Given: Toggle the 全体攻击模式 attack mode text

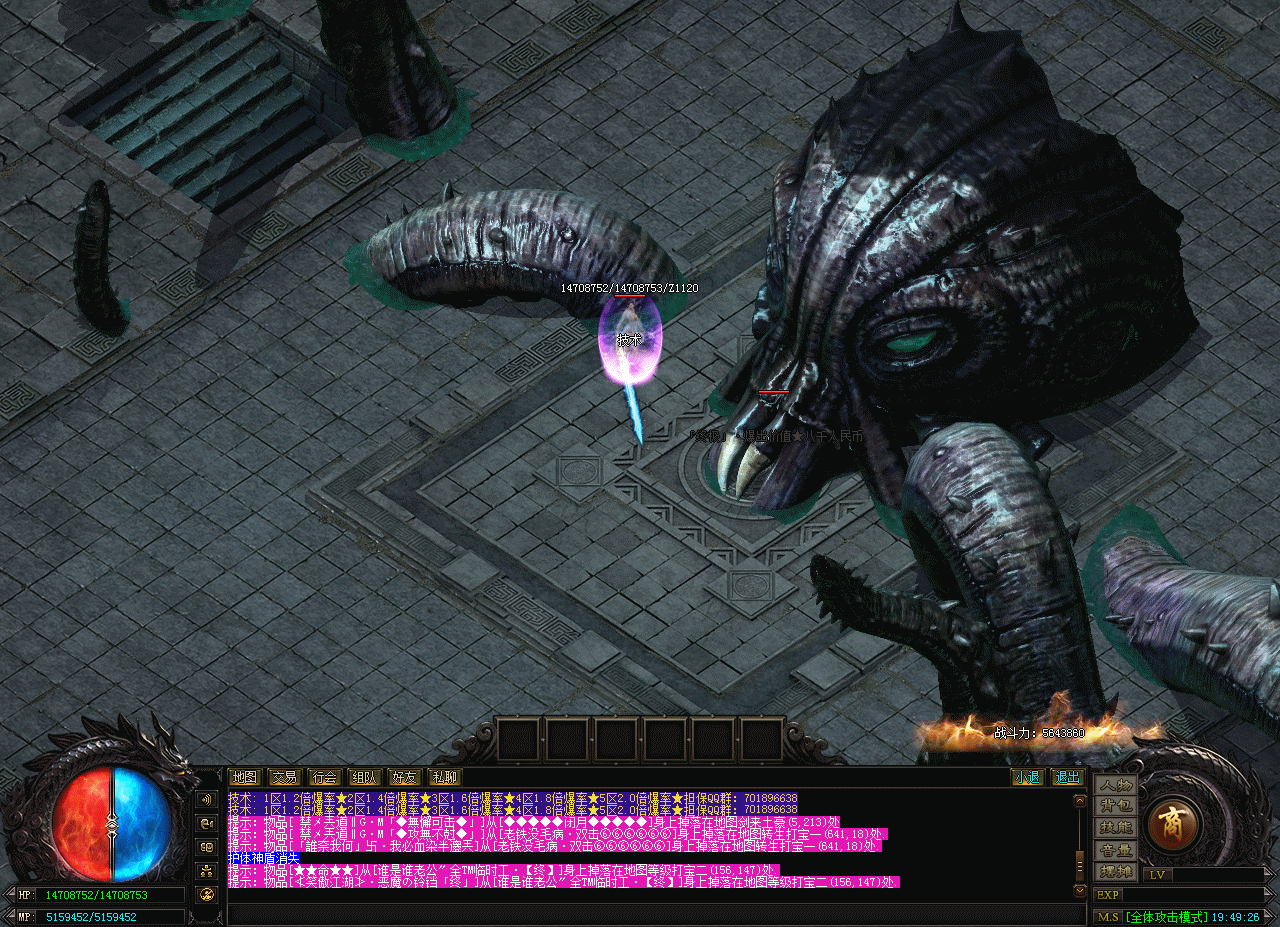Looking at the screenshot, I should coord(1164,916).
